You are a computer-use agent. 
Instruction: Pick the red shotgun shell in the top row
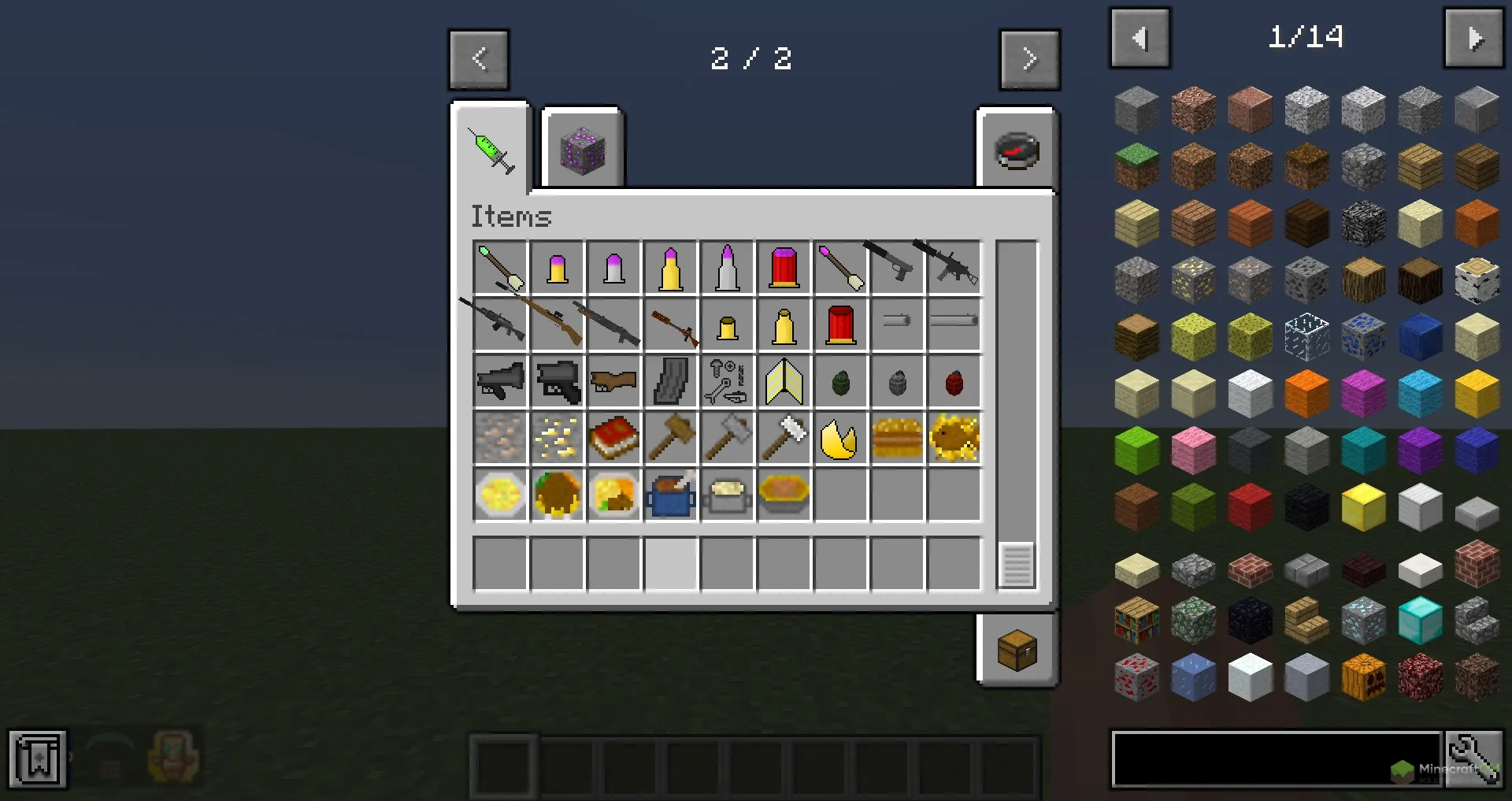pyautogui.click(x=784, y=268)
